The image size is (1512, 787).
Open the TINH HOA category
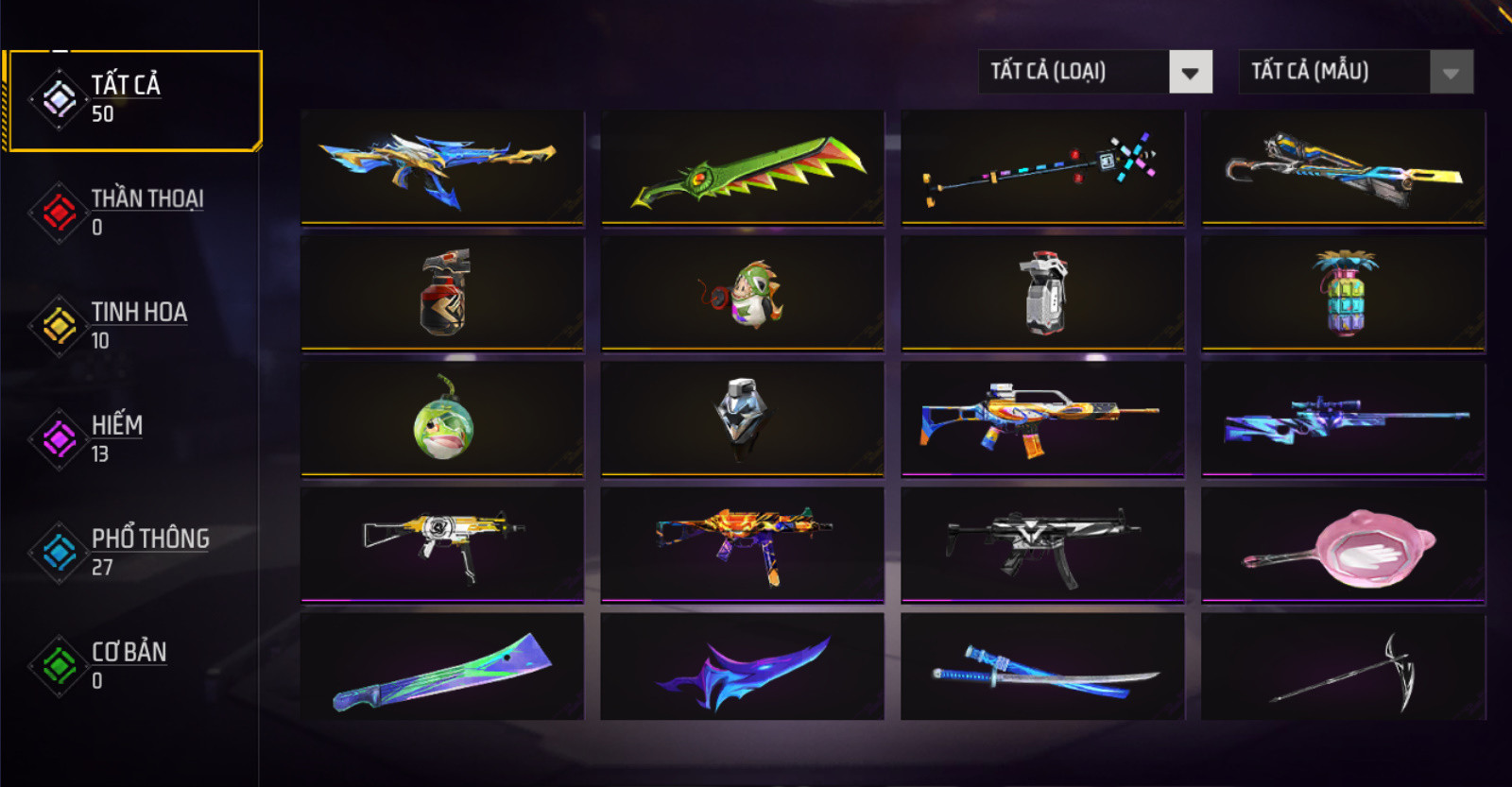point(132,326)
